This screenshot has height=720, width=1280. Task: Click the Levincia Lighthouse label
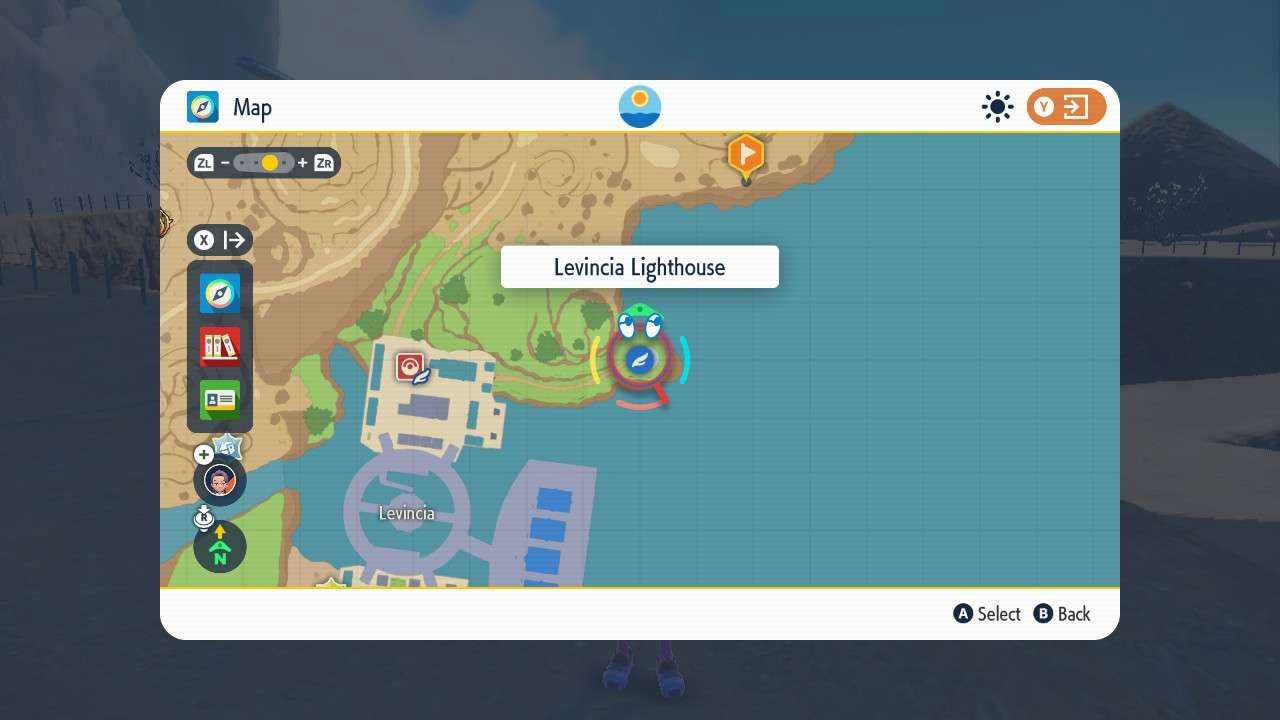pyautogui.click(x=639, y=266)
